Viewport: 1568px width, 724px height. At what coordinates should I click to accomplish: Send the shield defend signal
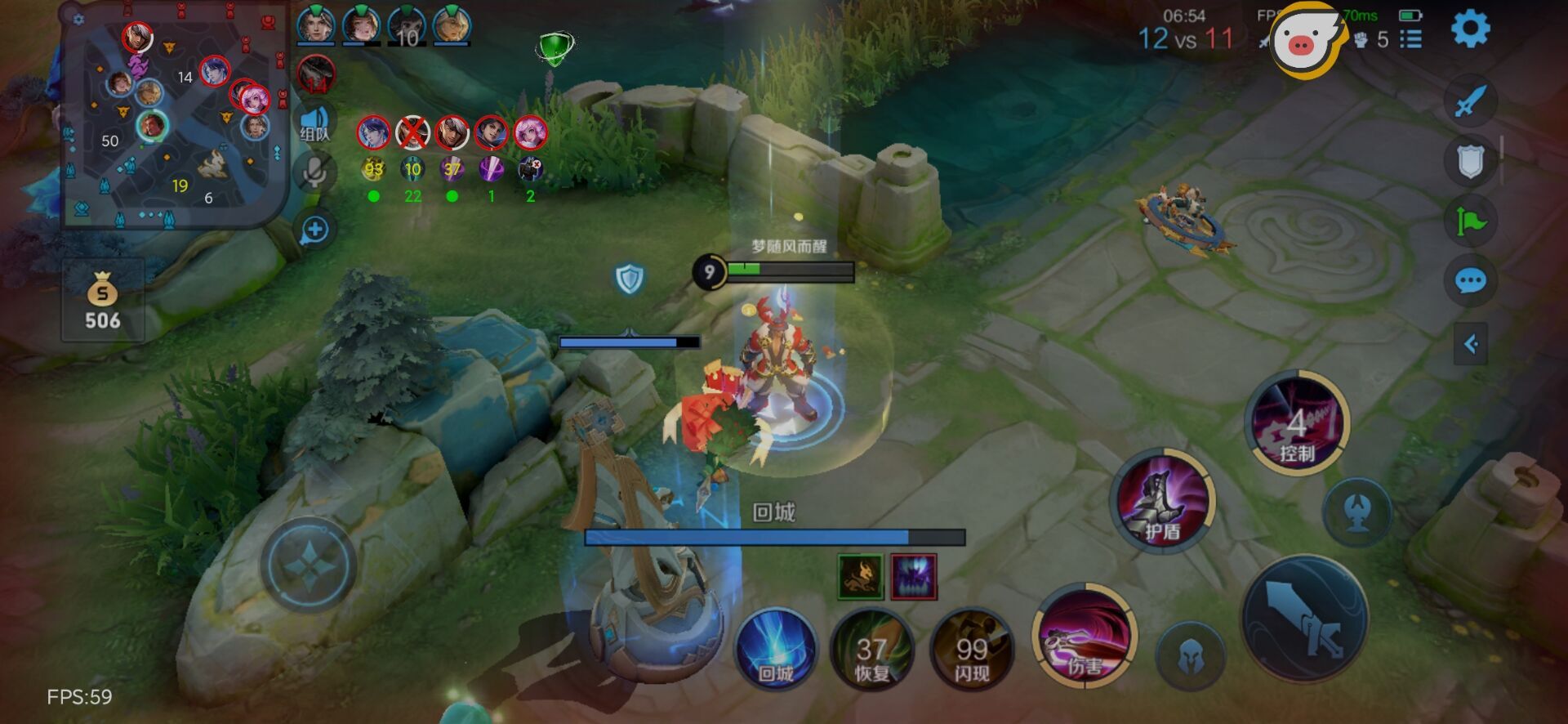pos(1470,161)
